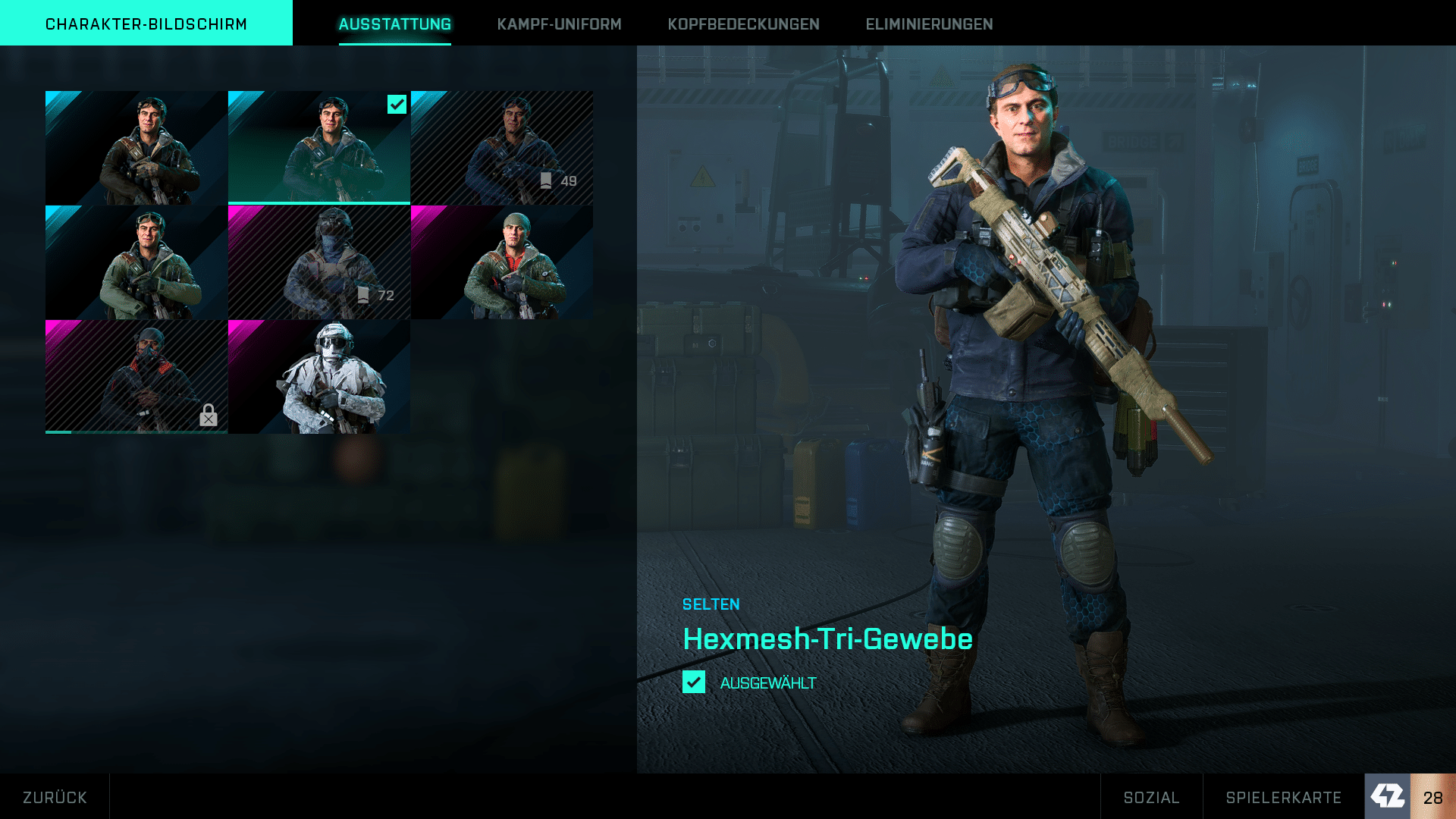Show the Kopfbedeckungen tab

743,24
